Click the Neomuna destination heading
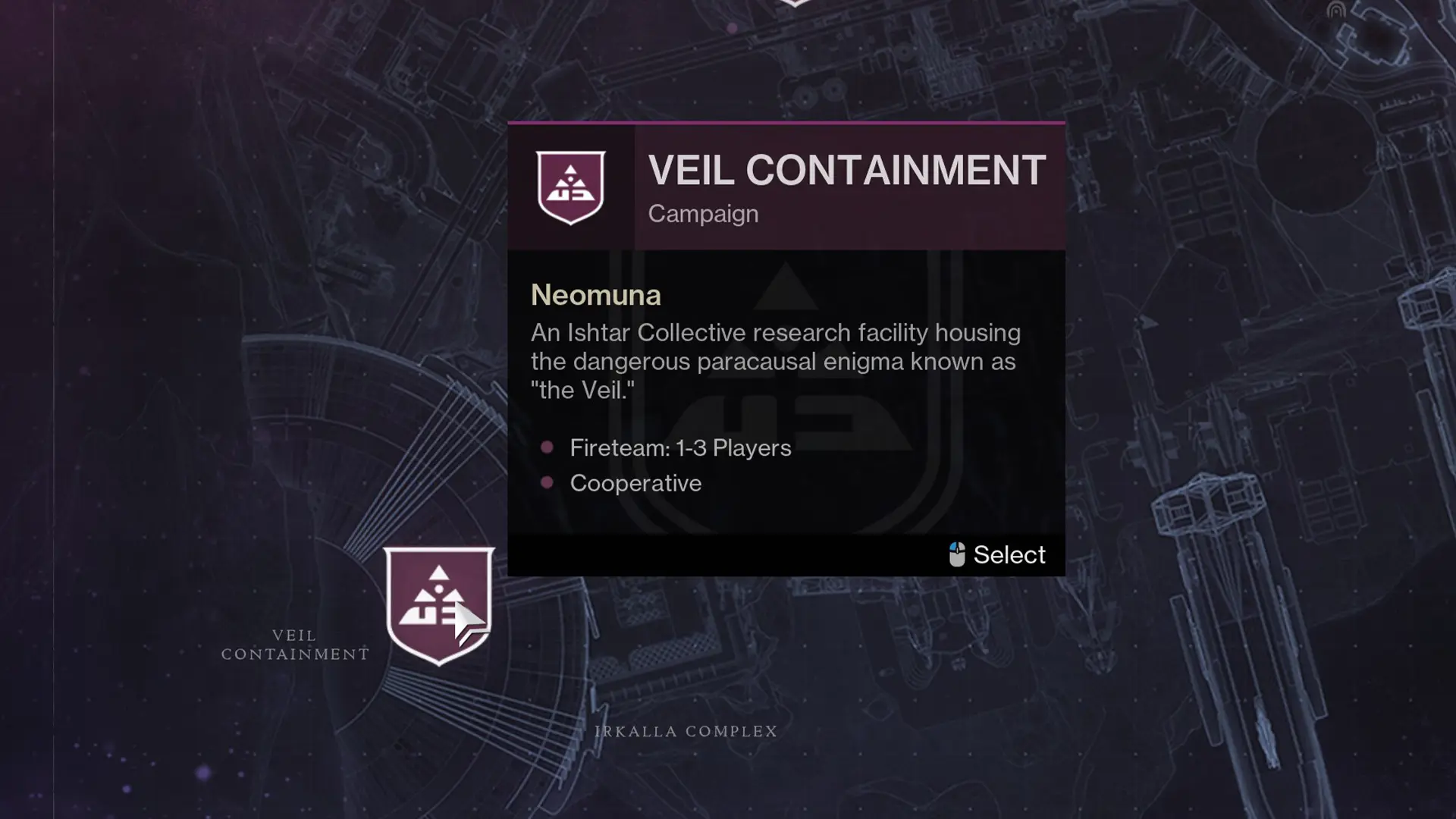 (x=595, y=295)
